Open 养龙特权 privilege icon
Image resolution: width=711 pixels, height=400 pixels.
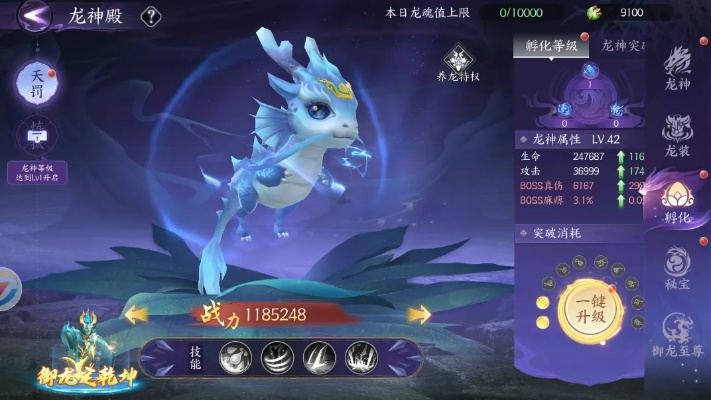459,62
